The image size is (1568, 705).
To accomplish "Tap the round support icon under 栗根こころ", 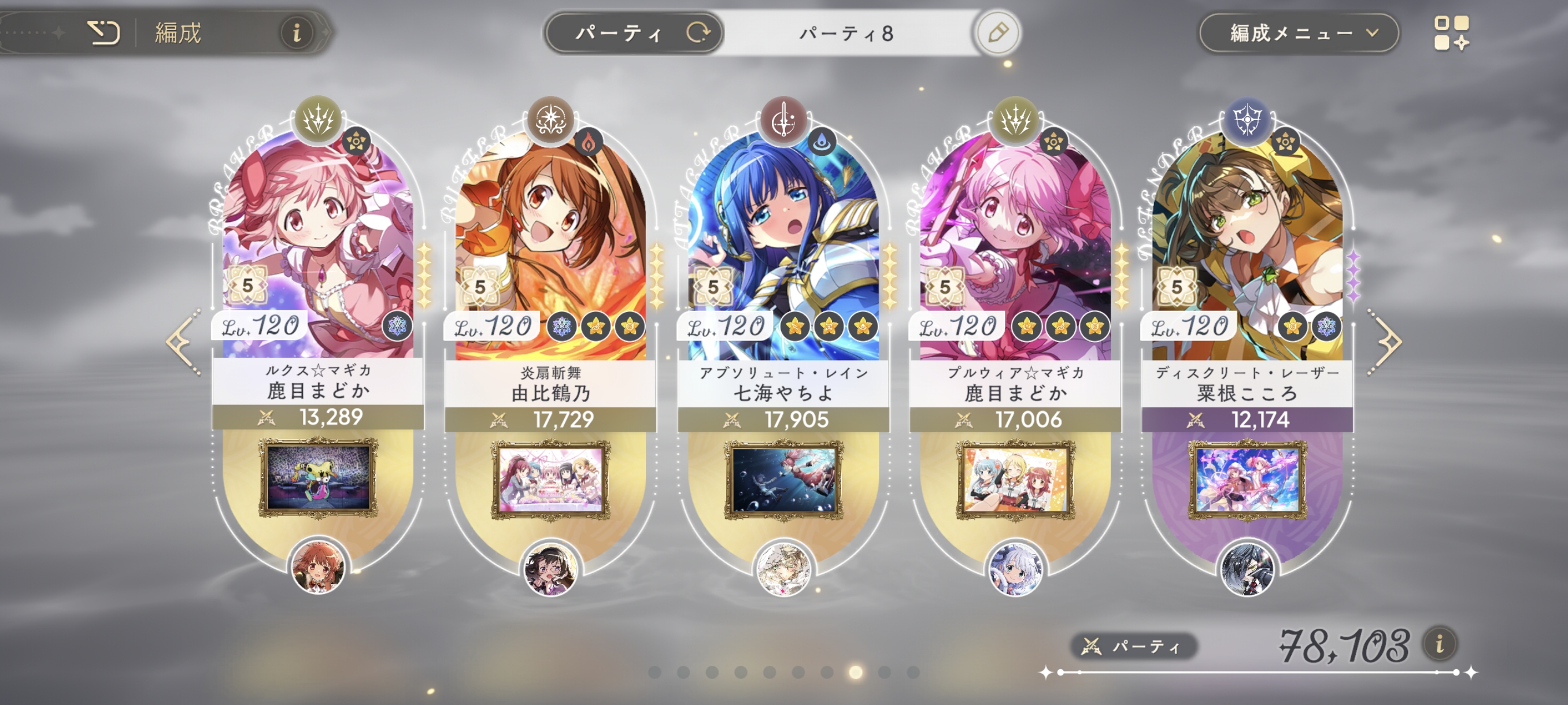I will click(x=1247, y=570).
